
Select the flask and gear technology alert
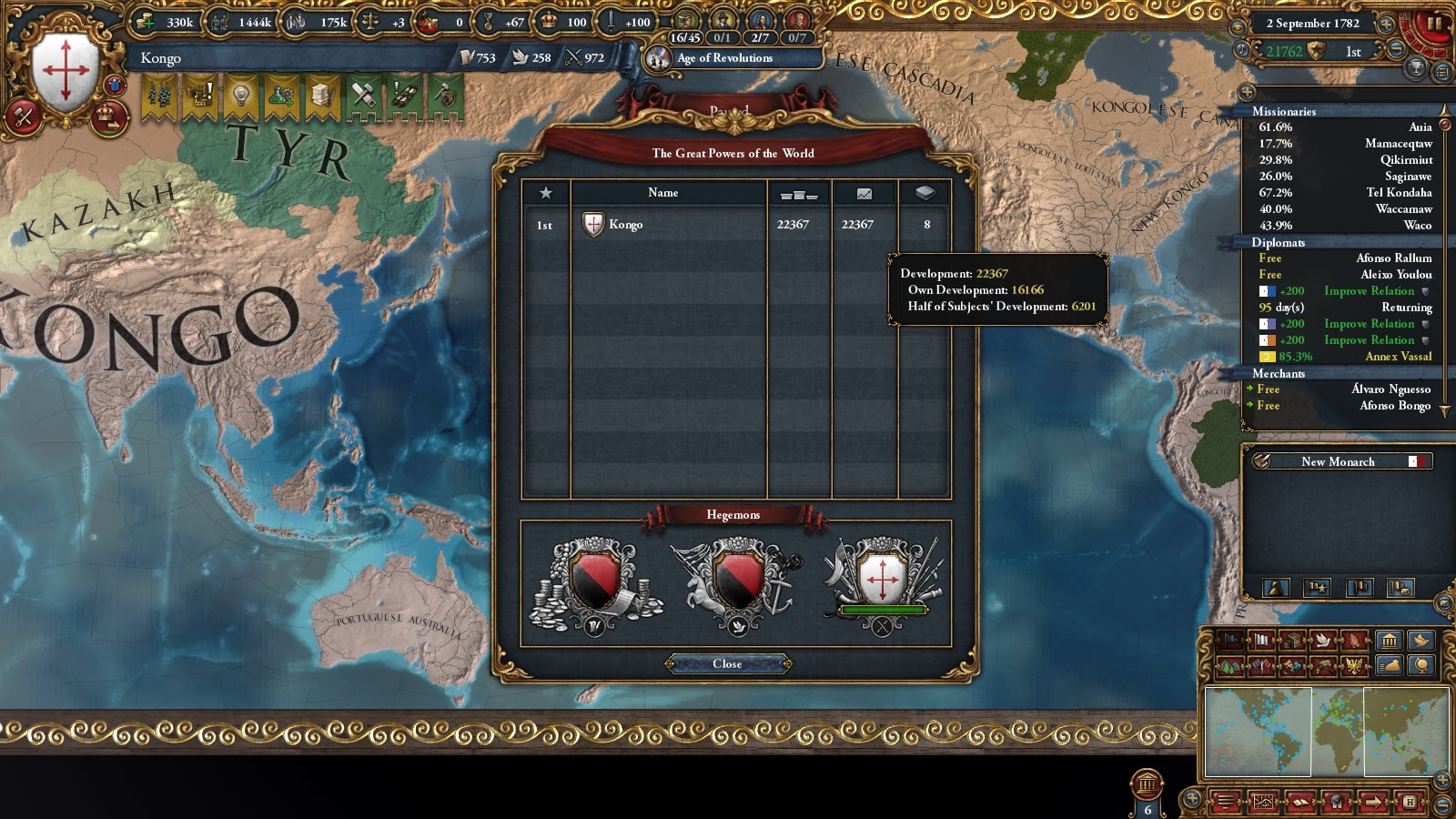281,96
